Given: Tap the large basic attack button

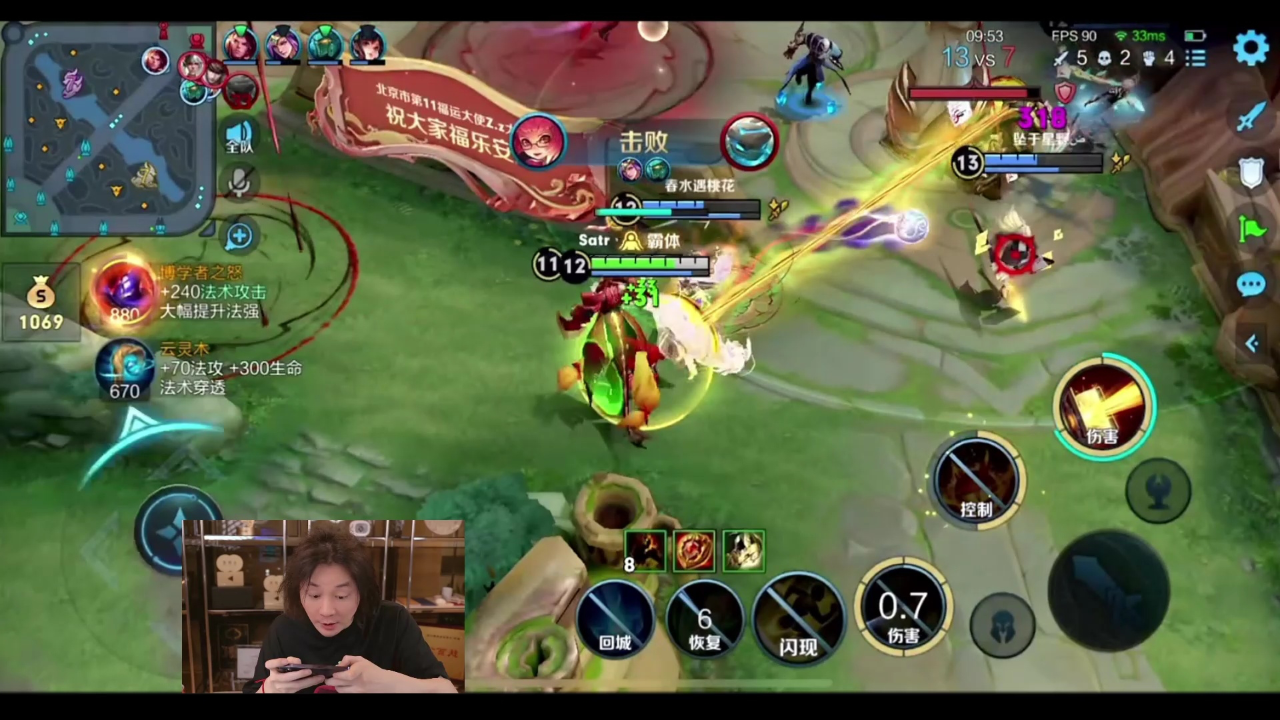Looking at the screenshot, I should [1108, 590].
